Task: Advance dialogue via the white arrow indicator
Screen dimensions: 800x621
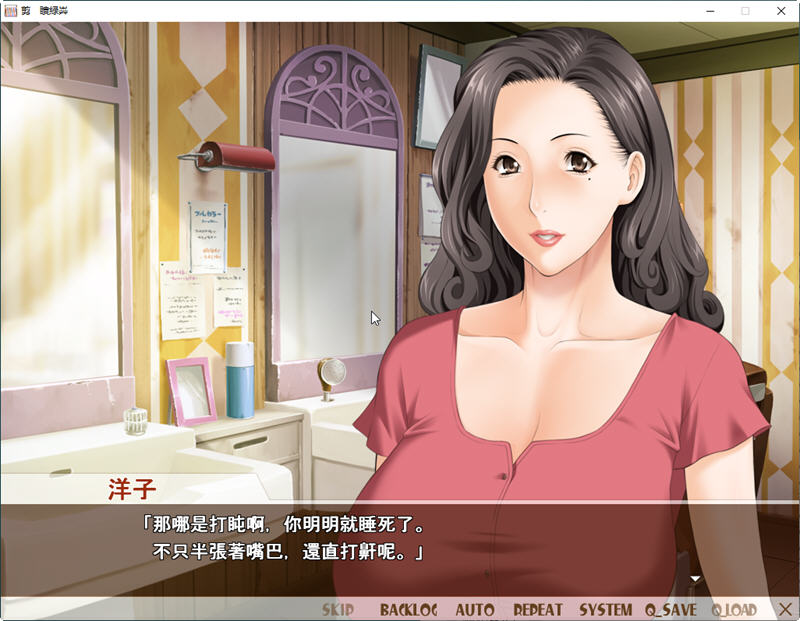Action: (x=696, y=578)
